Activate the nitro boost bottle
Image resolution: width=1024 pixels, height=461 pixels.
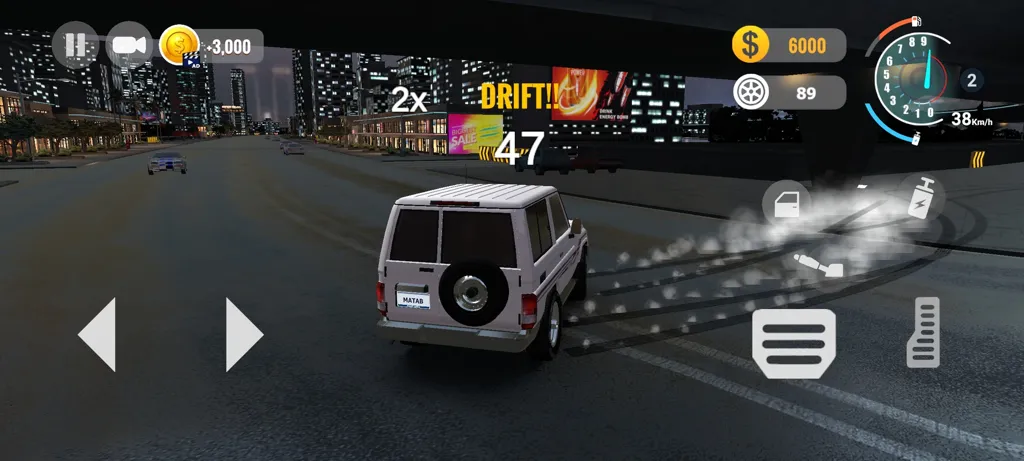tap(920, 197)
